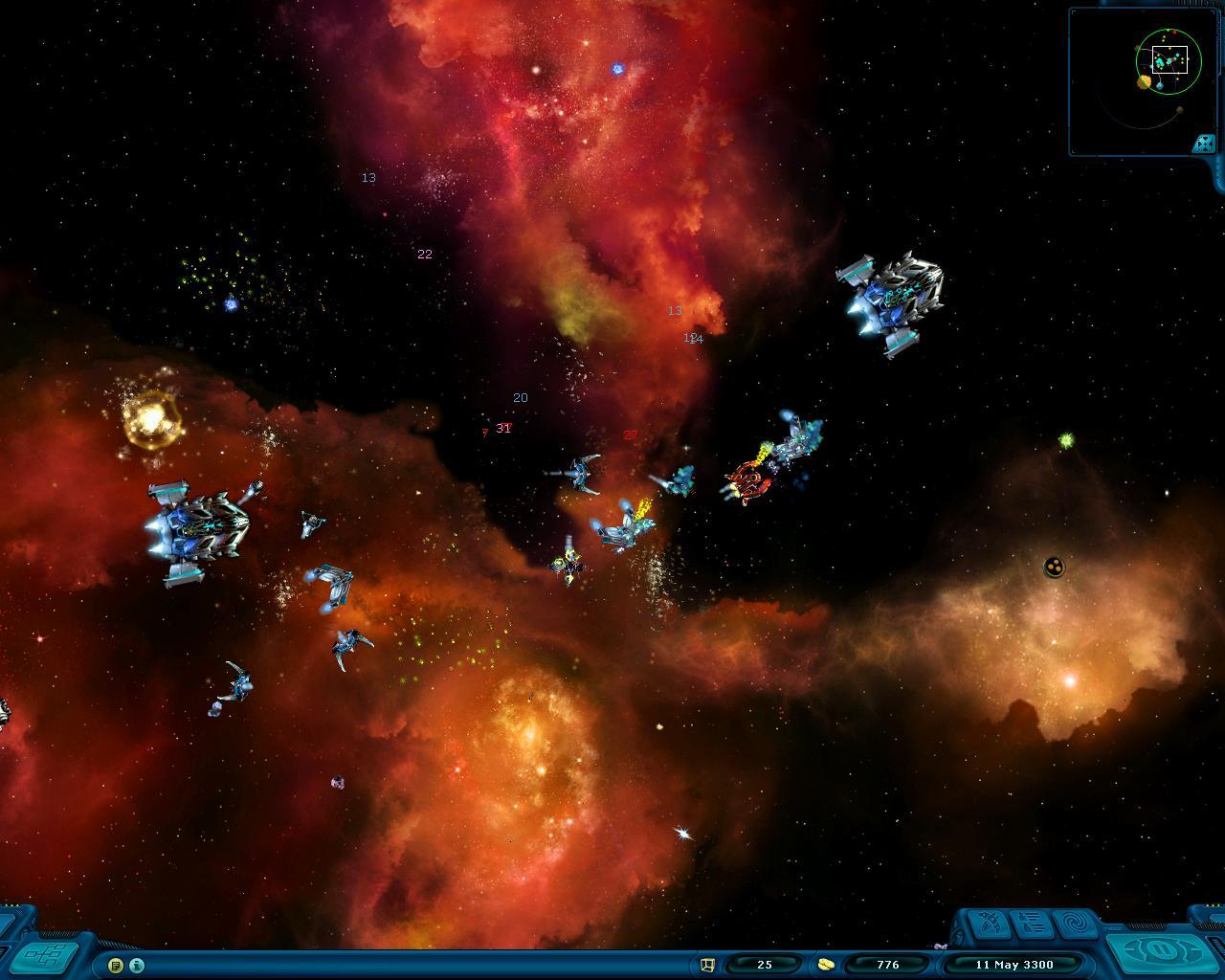Open the yellow message log icon
Screen dimensions: 1225x980
[x=116, y=965]
